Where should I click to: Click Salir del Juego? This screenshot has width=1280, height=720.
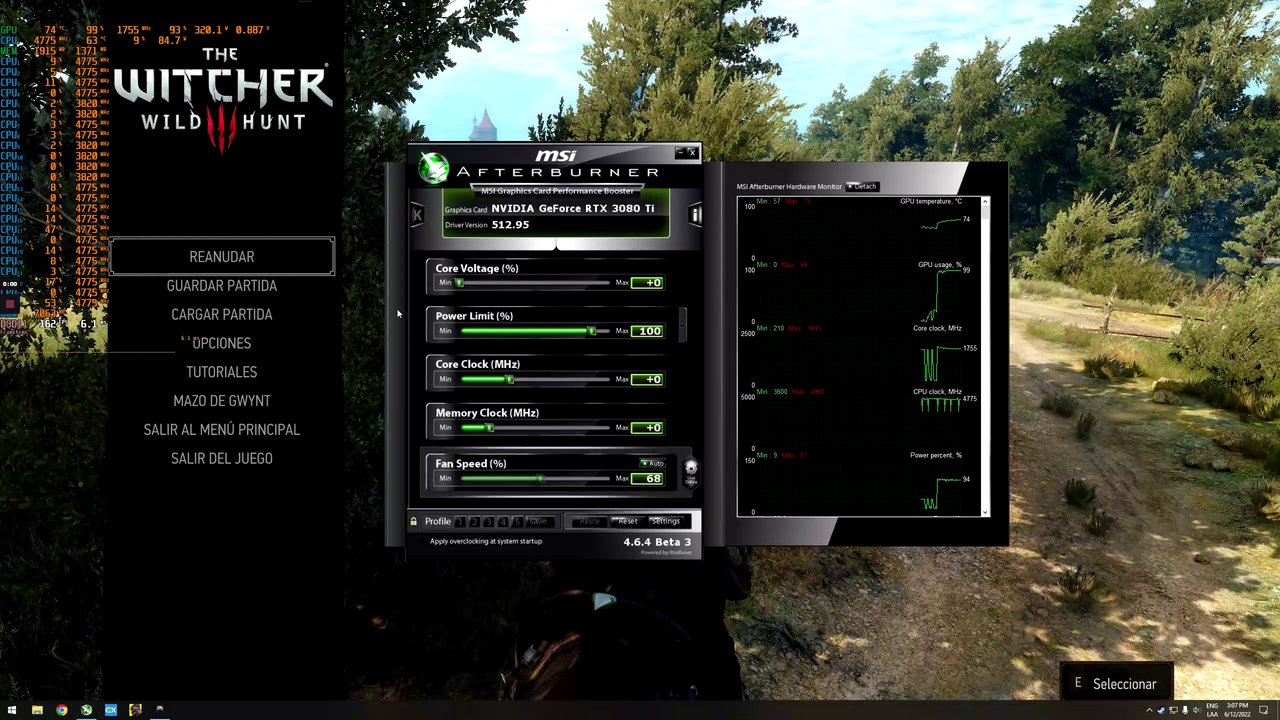(221, 458)
